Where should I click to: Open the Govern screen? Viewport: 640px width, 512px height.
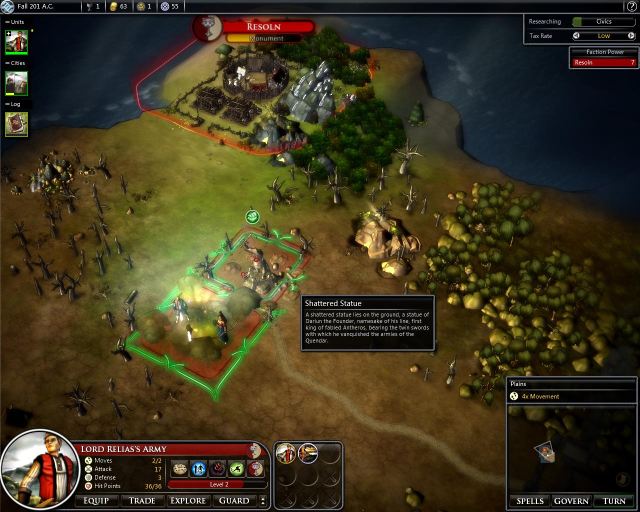tap(572, 500)
